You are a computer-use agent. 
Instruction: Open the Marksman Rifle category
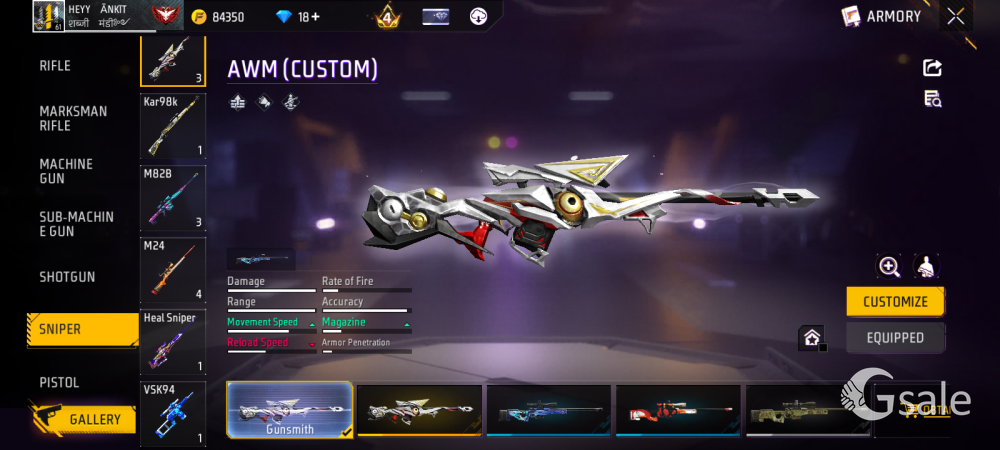coord(73,118)
